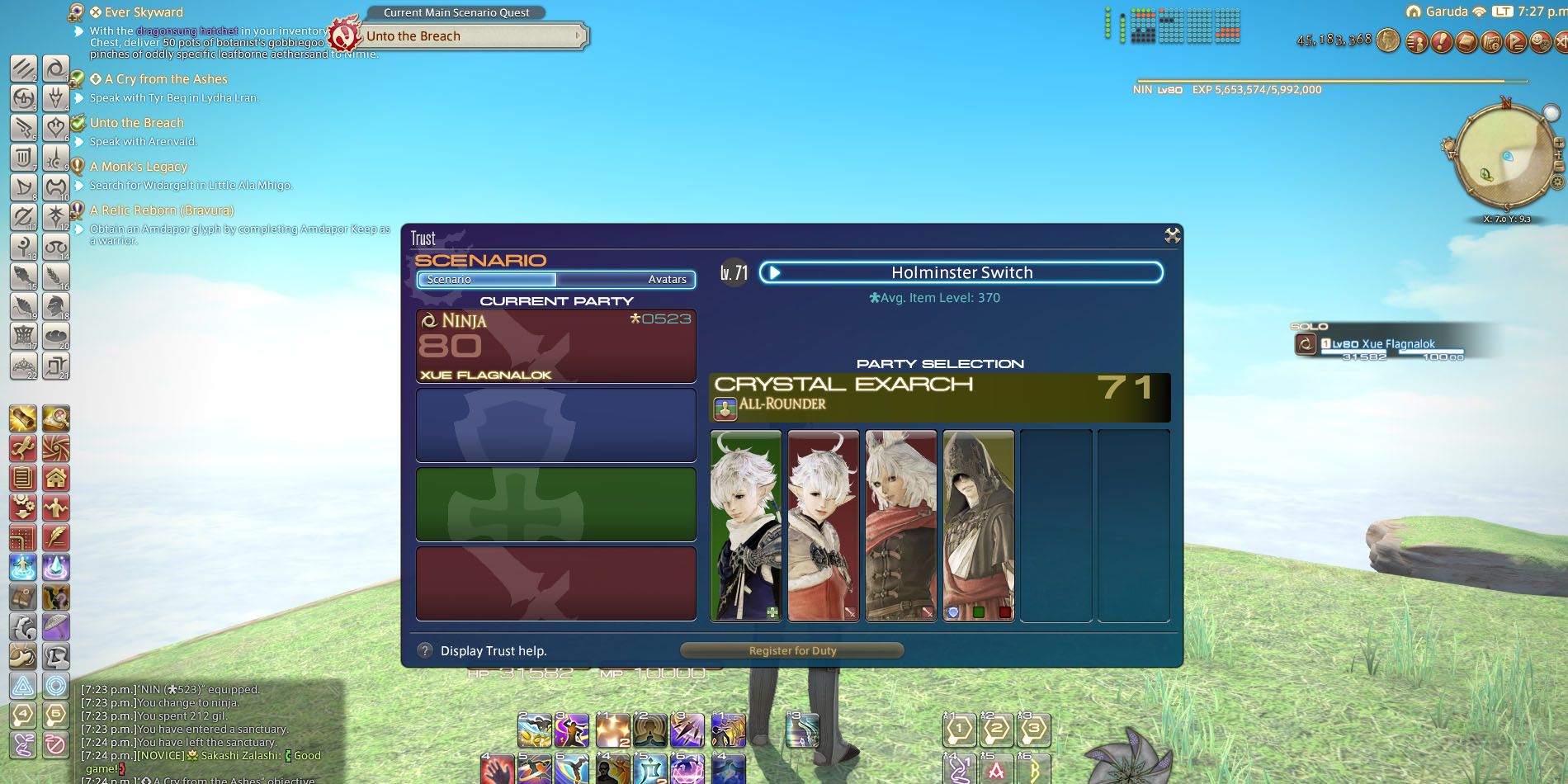Open the Duty Finder exclamation icon
Viewport: 1568px width, 784px height.
[x=1442, y=43]
